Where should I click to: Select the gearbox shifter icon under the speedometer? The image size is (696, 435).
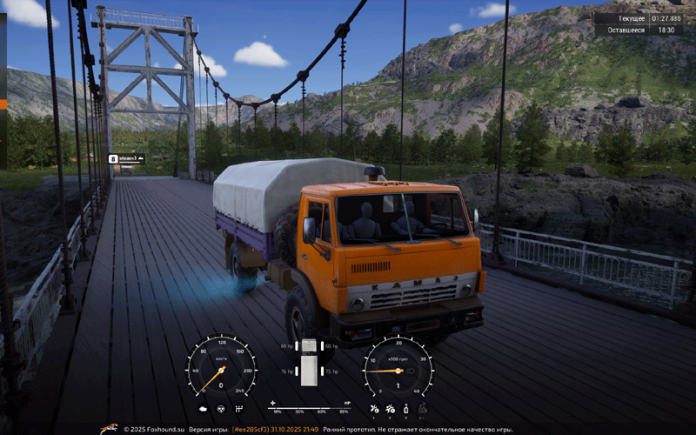(x=238, y=408)
